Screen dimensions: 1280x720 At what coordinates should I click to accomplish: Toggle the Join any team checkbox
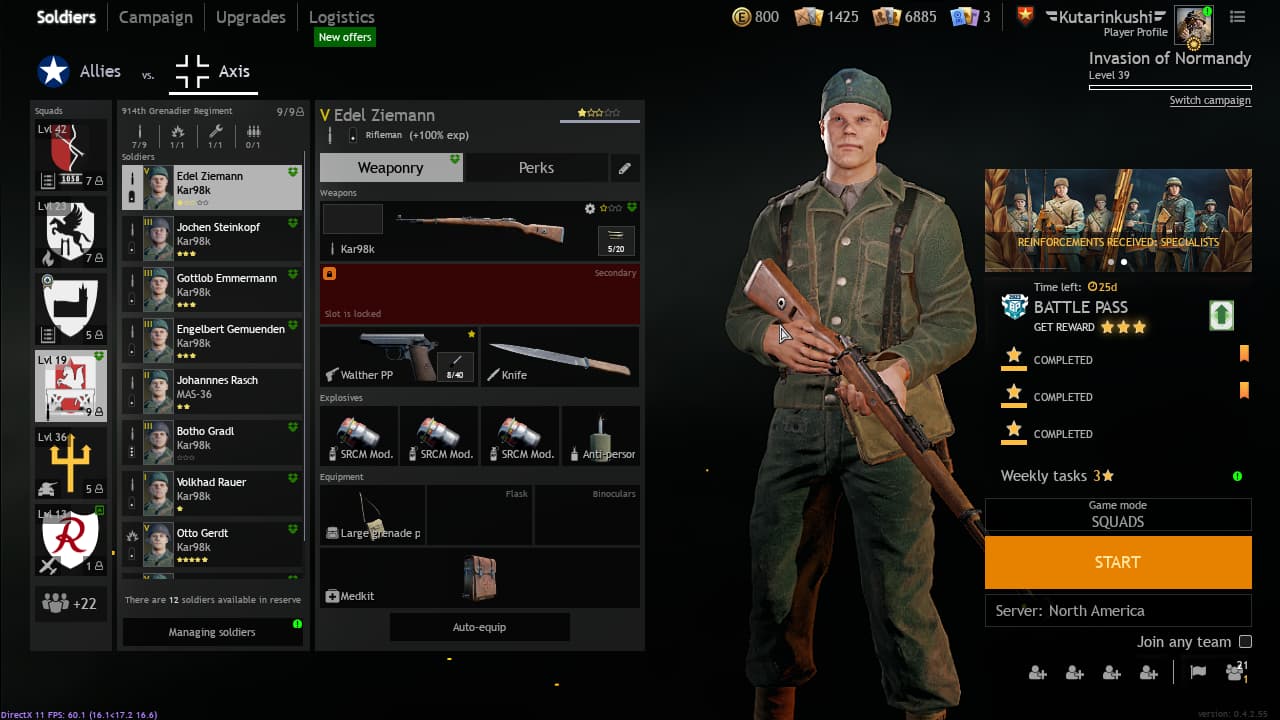[x=1245, y=642]
